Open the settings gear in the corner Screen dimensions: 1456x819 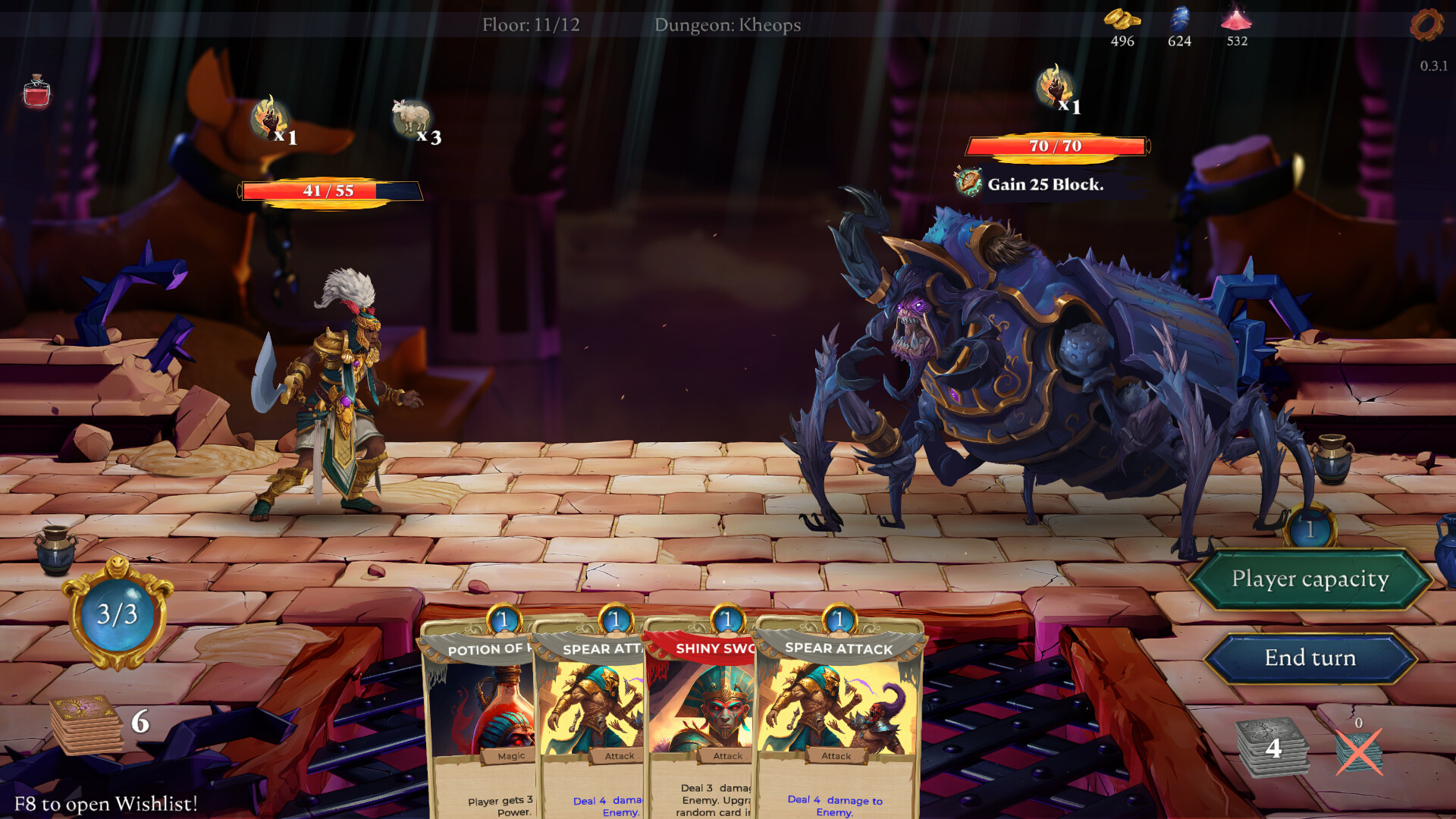1424,25
